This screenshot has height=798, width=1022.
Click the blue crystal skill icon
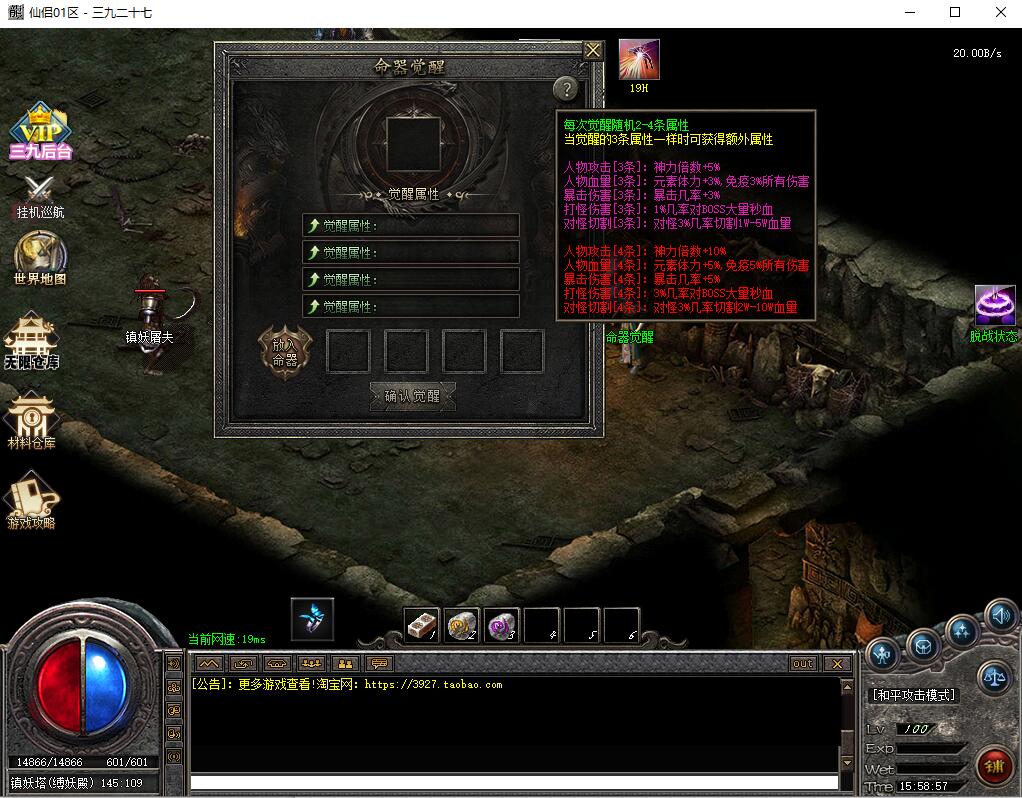312,619
